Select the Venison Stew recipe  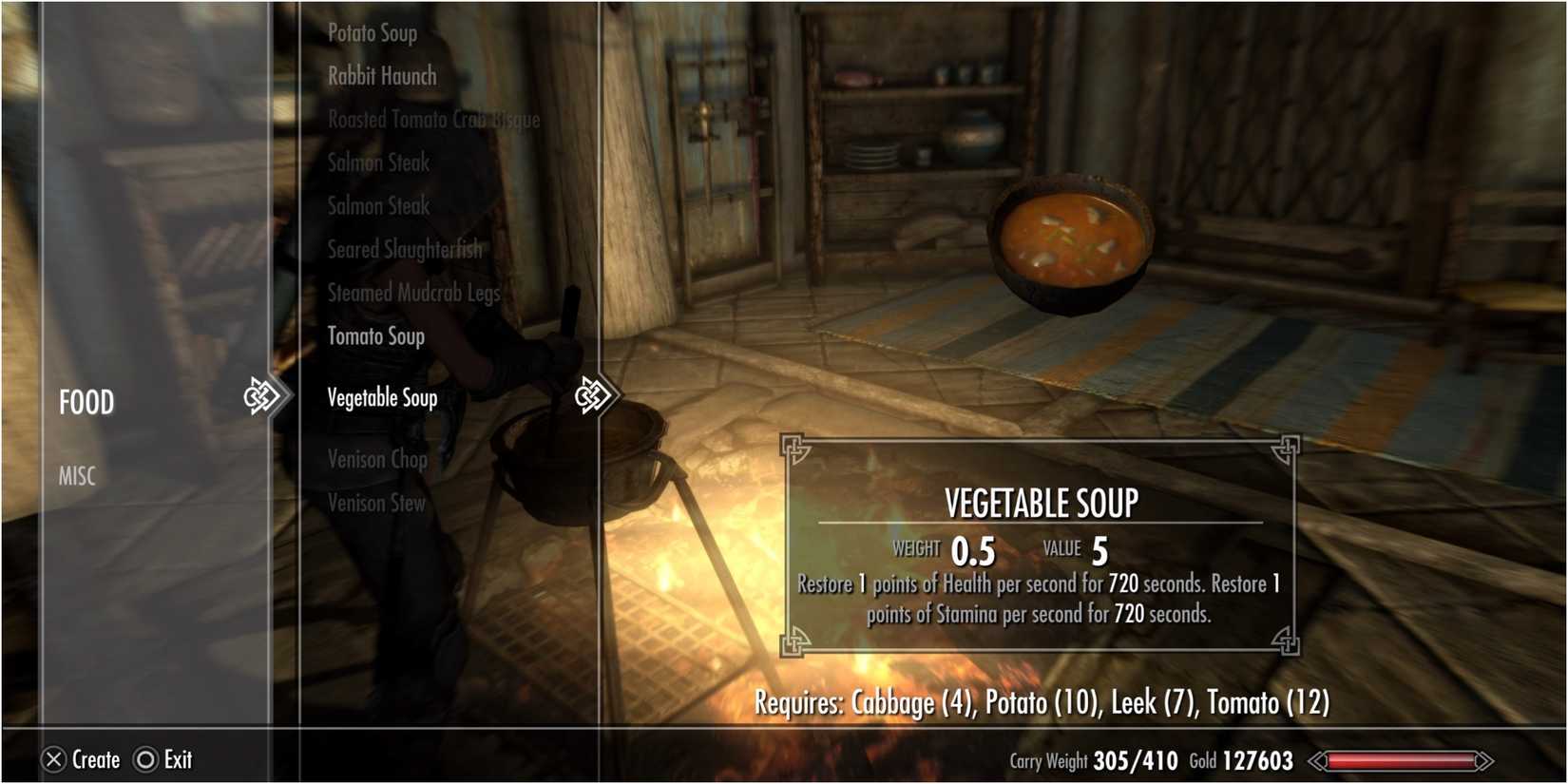[375, 503]
